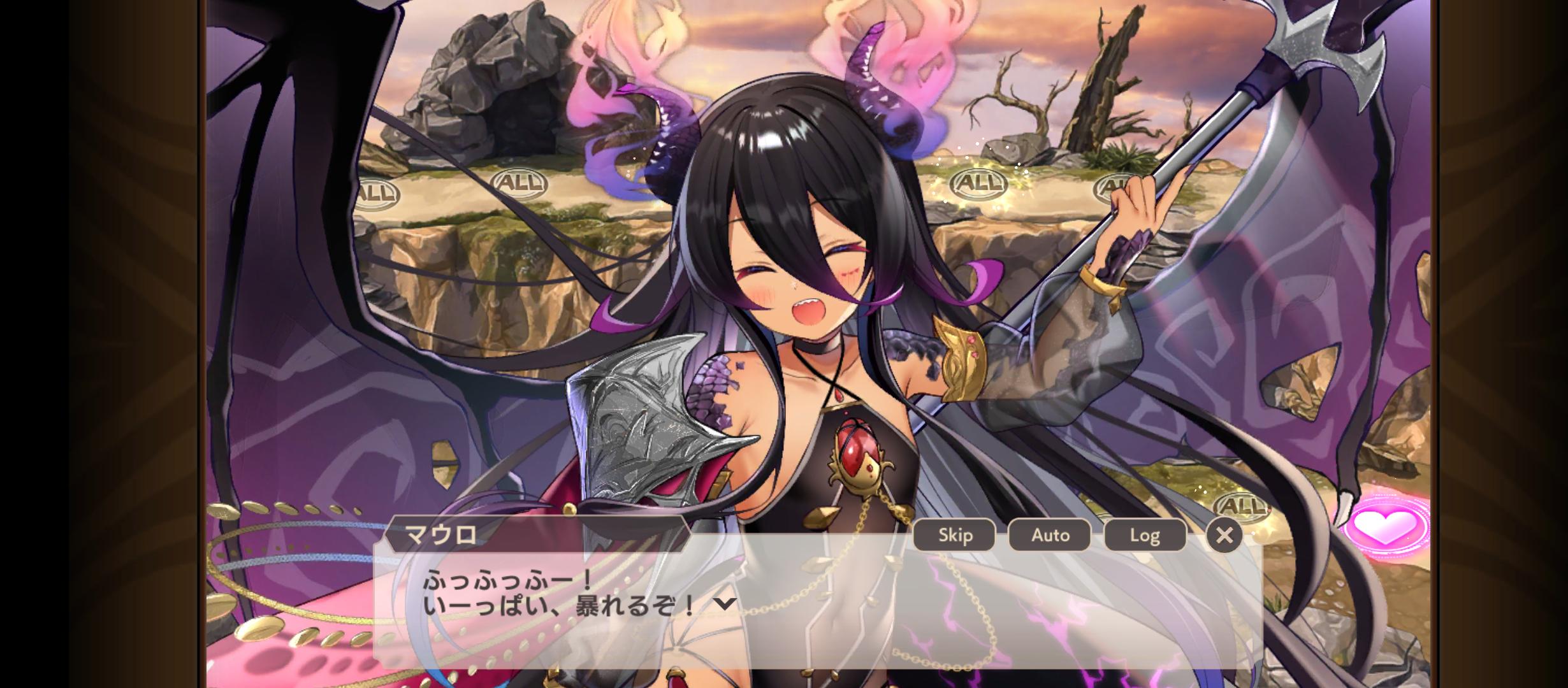Skip the dialogue scene
This screenshot has height=688, width=1568.
(954, 534)
